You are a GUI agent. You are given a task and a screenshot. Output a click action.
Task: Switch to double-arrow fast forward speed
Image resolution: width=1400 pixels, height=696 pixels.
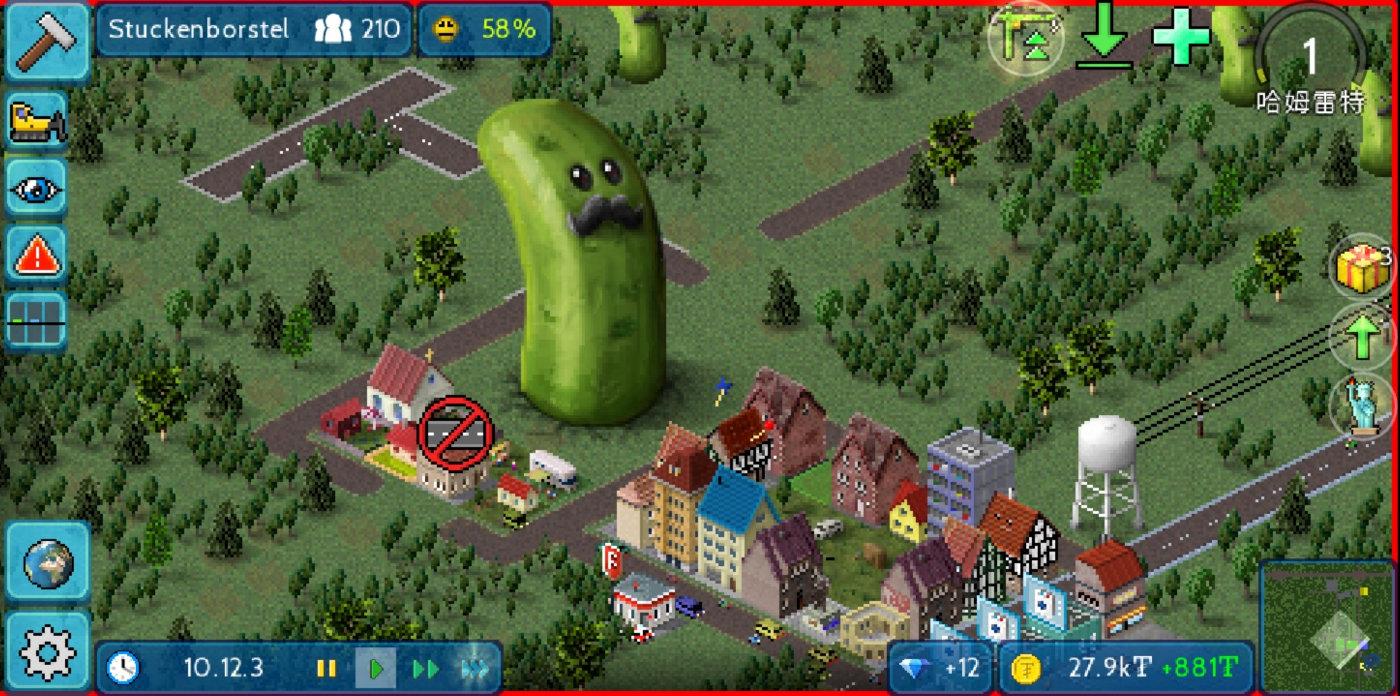pos(426,668)
